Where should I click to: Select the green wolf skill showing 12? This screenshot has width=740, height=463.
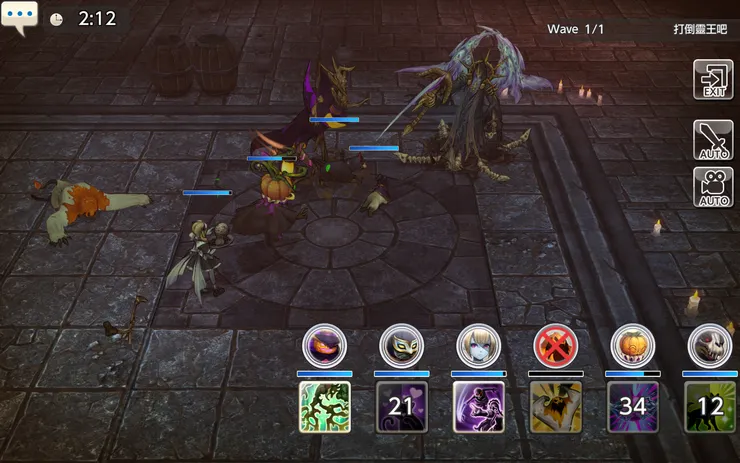pos(710,407)
